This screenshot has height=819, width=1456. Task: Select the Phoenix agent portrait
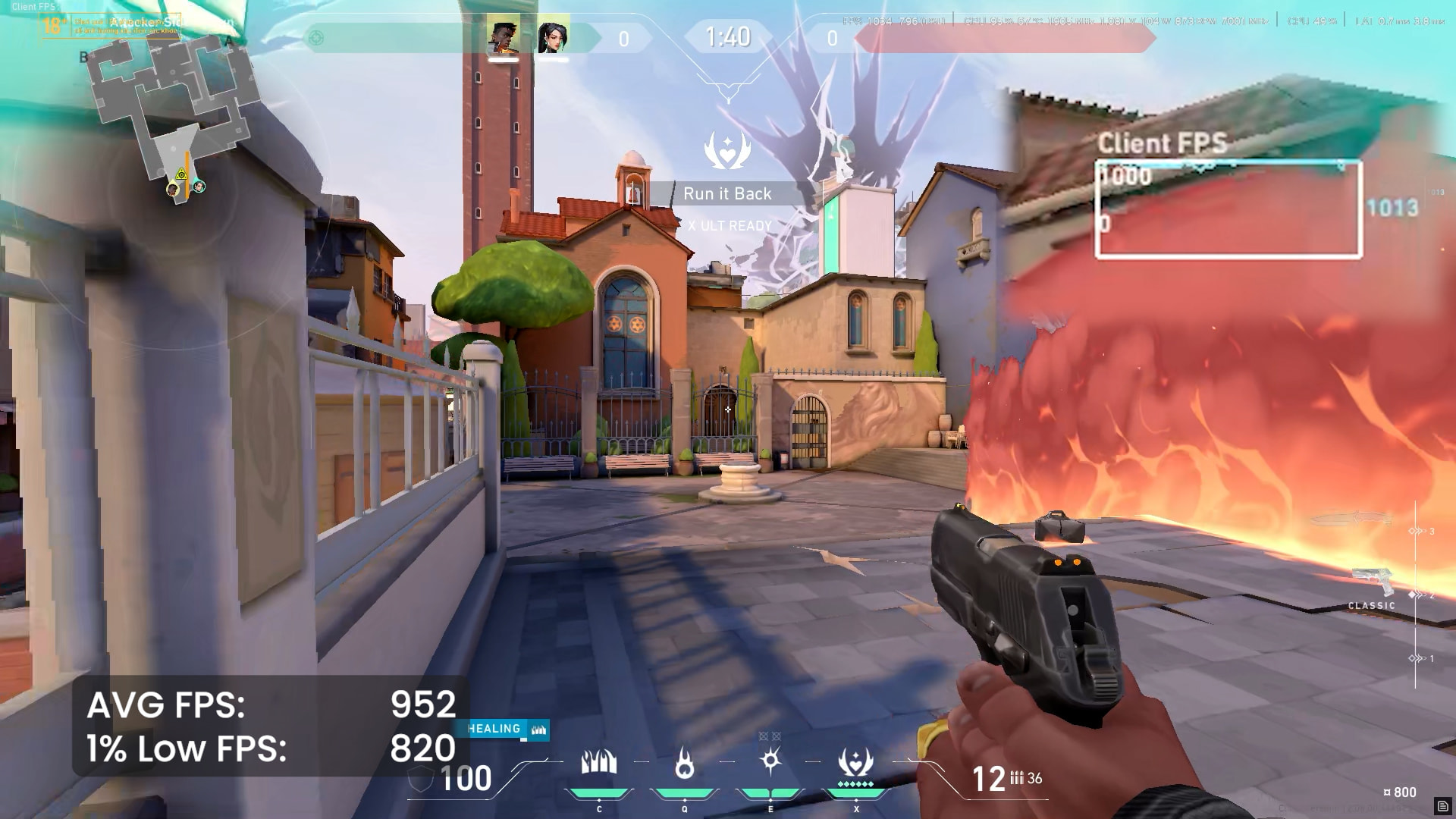(503, 37)
